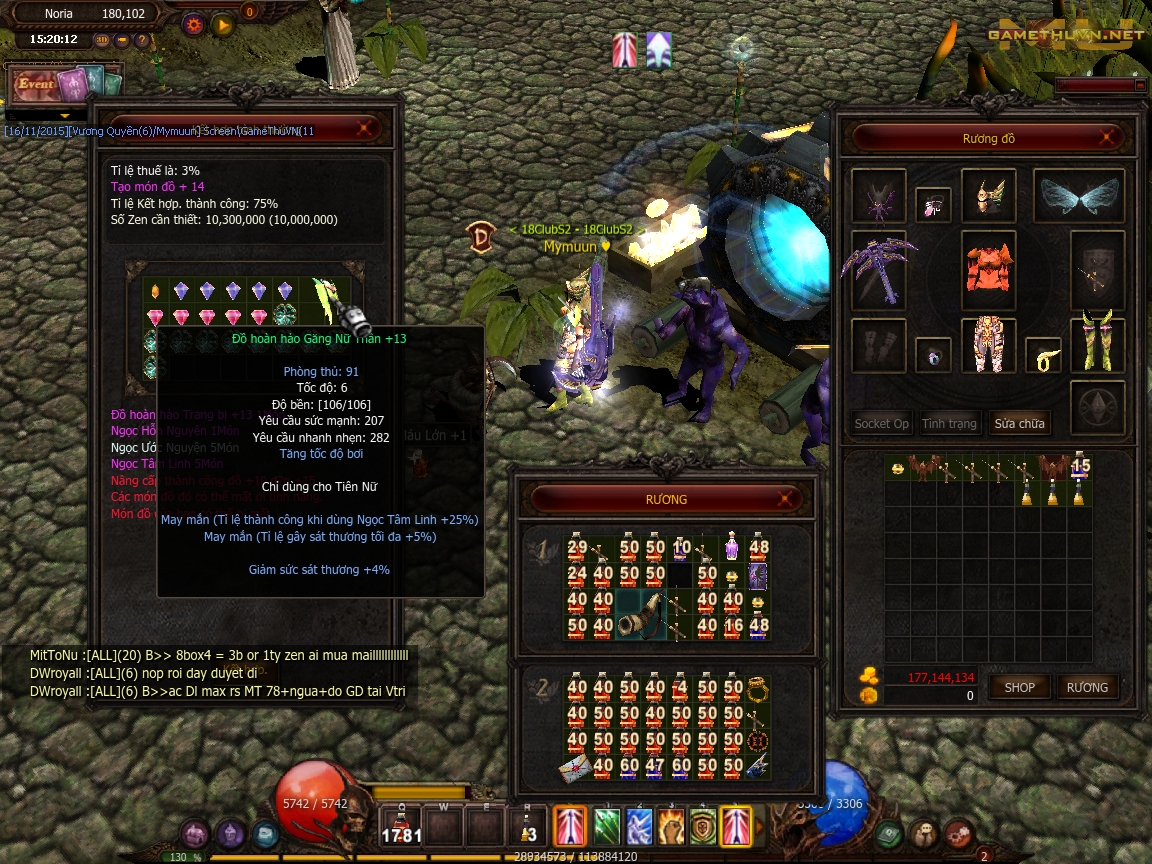Select the green boots equipment slot
Viewport: 1152px width, 864px height.
[1097, 340]
